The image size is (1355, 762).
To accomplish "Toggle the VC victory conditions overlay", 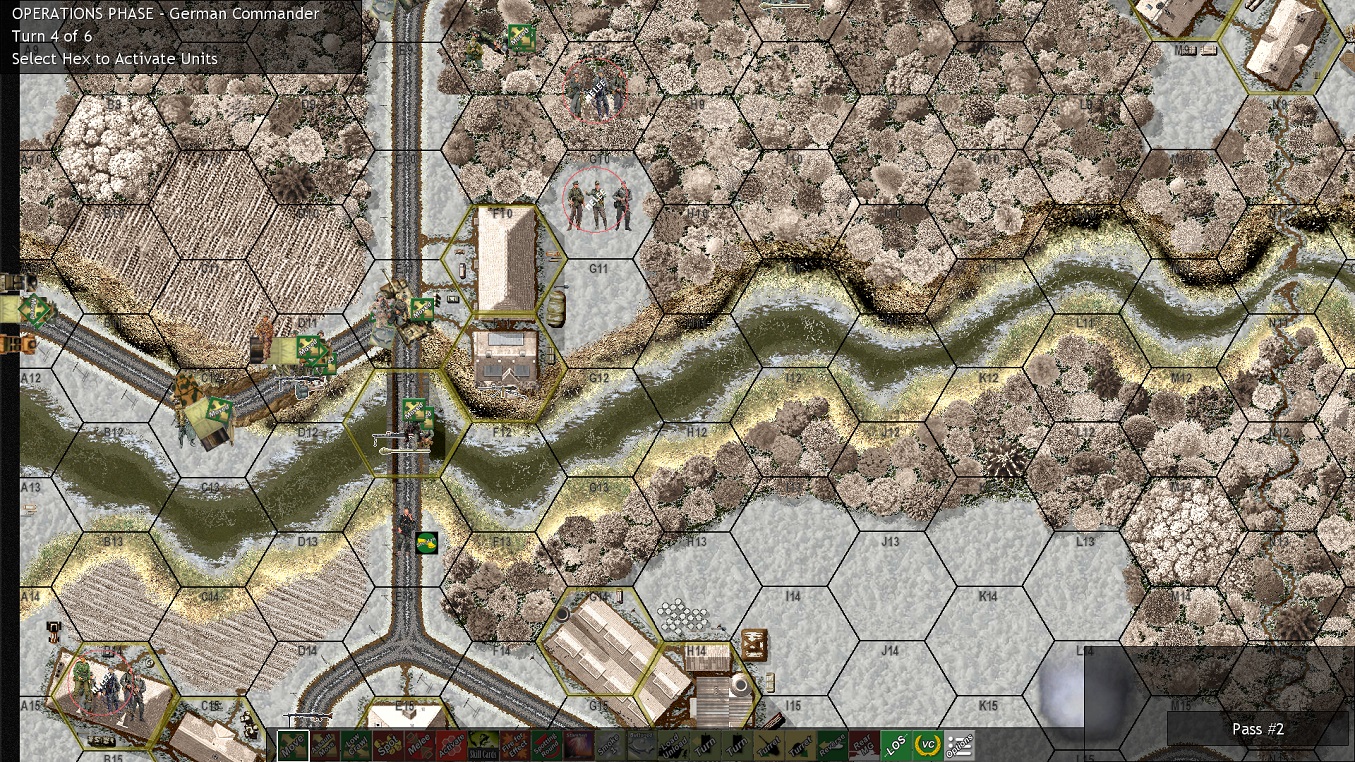I will coord(927,744).
